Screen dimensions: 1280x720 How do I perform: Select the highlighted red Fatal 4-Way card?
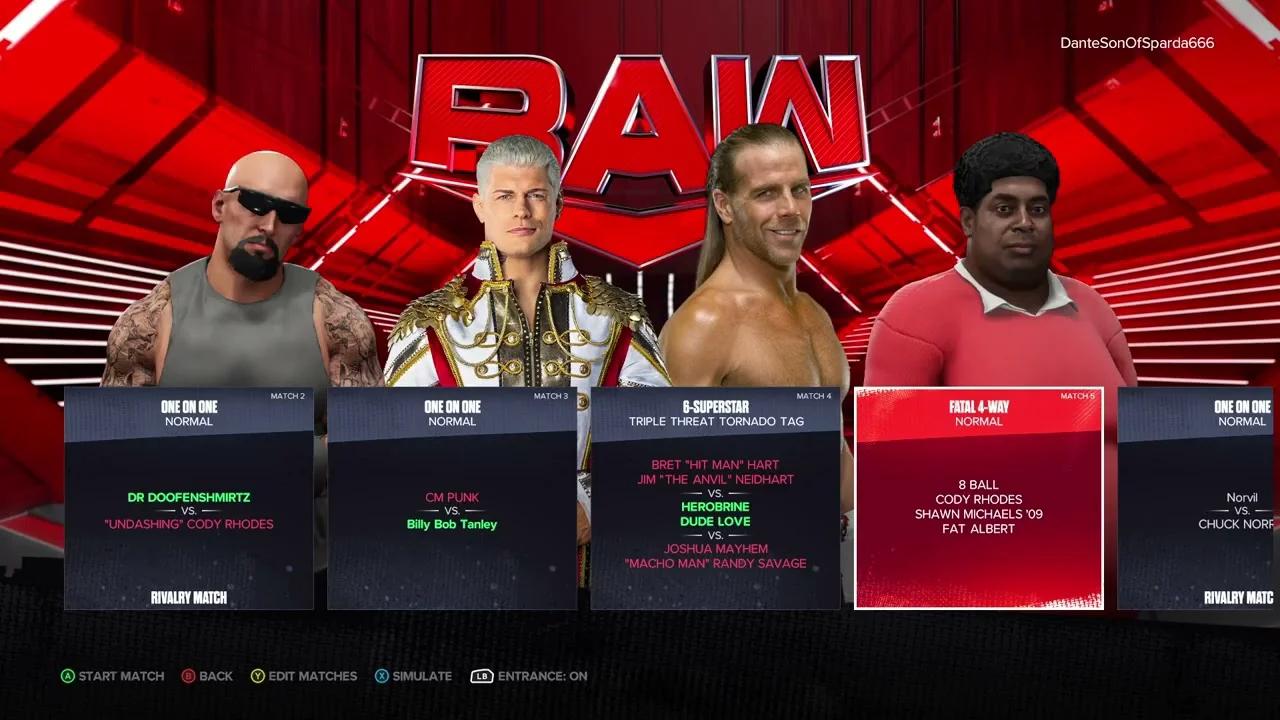pos(980,497)
